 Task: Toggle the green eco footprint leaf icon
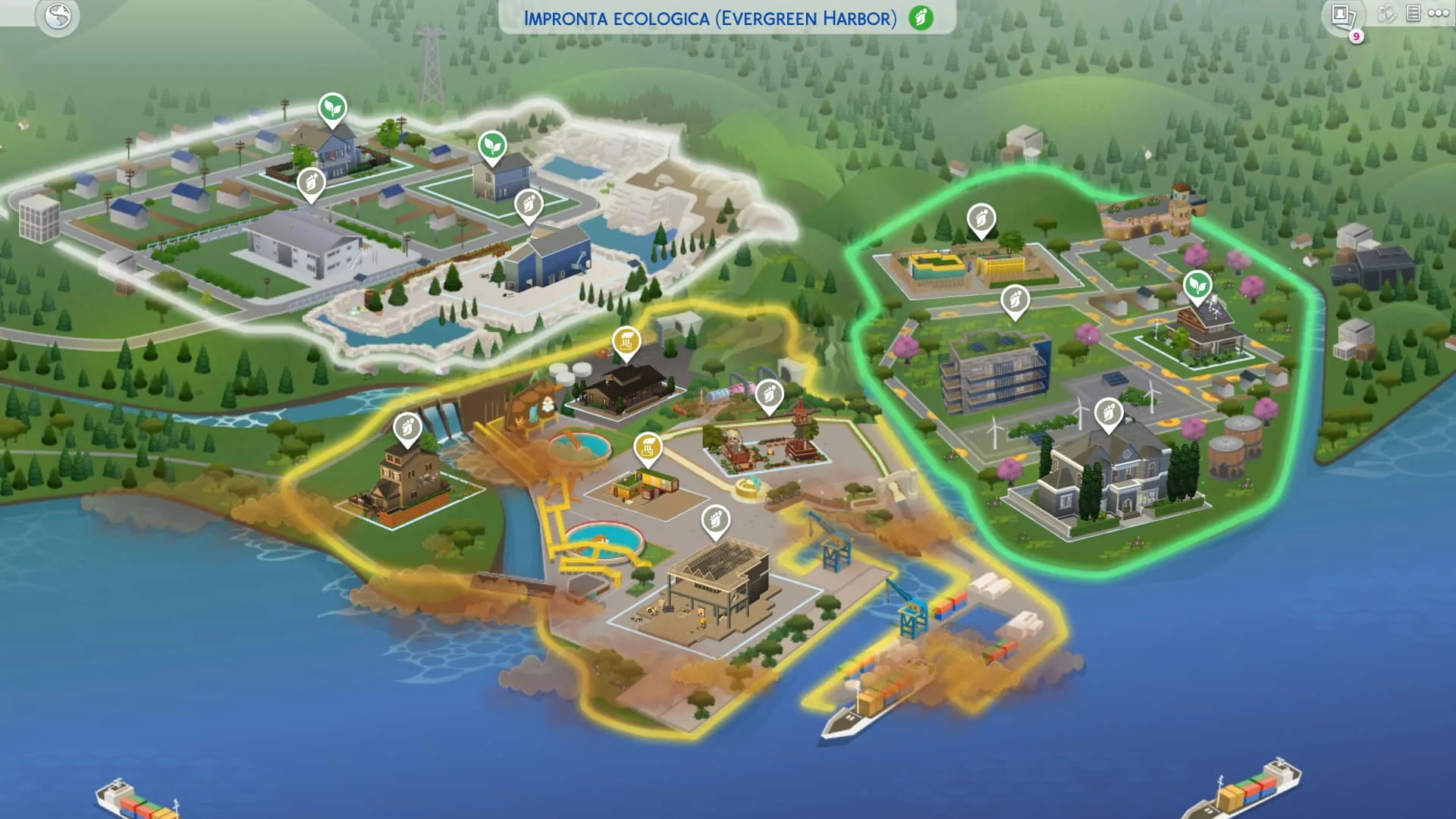click(x=921, y=17)
